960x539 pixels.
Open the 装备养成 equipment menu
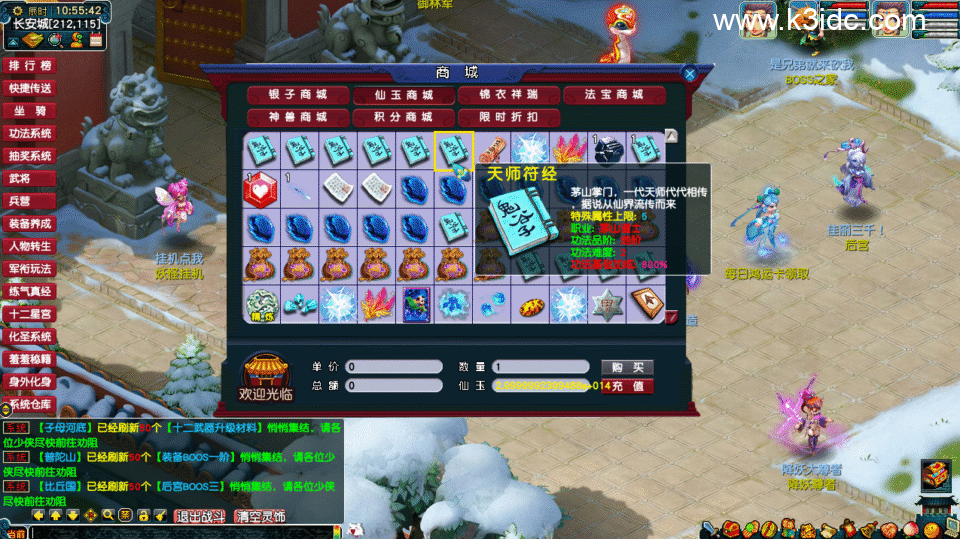coord(29,224)
